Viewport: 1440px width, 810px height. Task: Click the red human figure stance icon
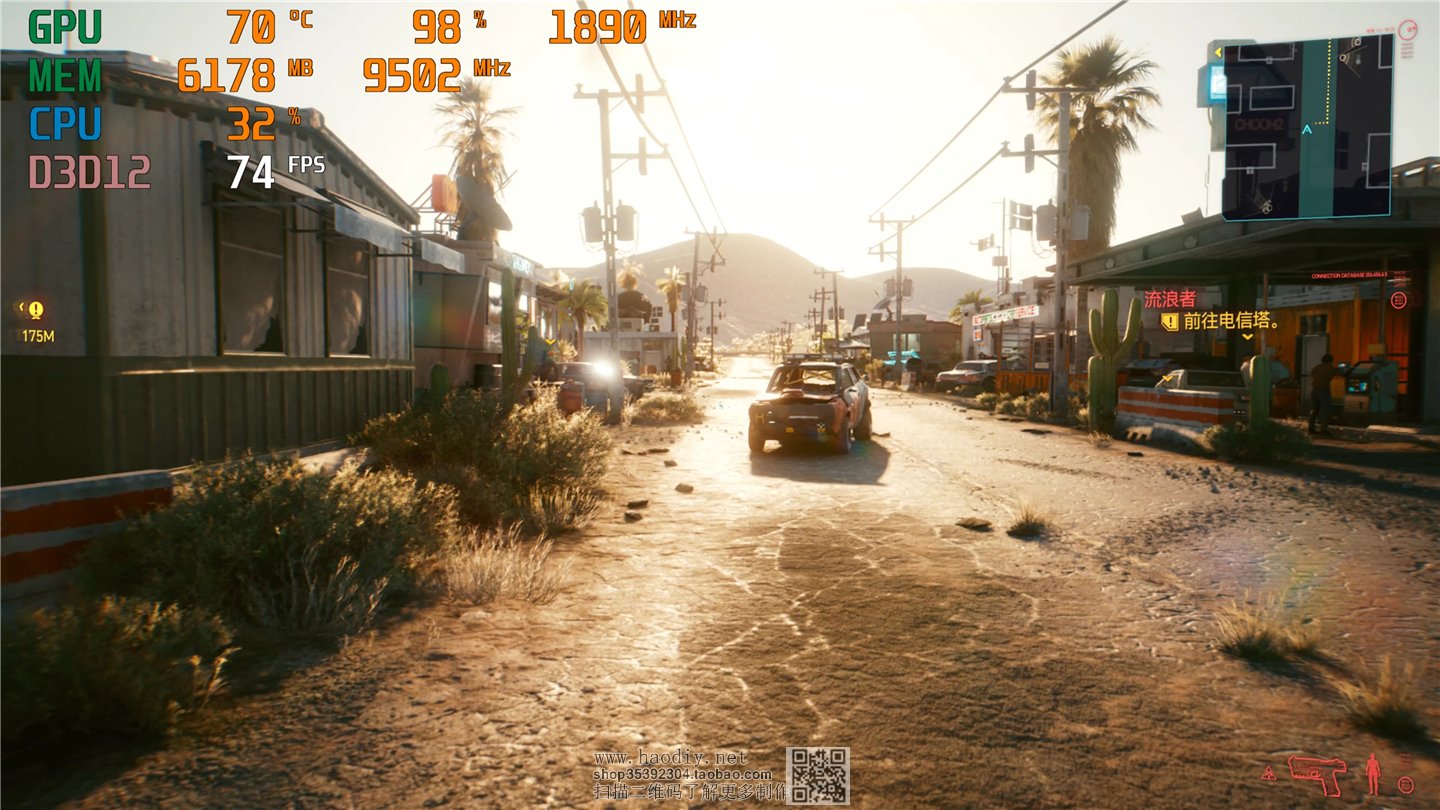pyautogui.click(x=1373, y=773)
